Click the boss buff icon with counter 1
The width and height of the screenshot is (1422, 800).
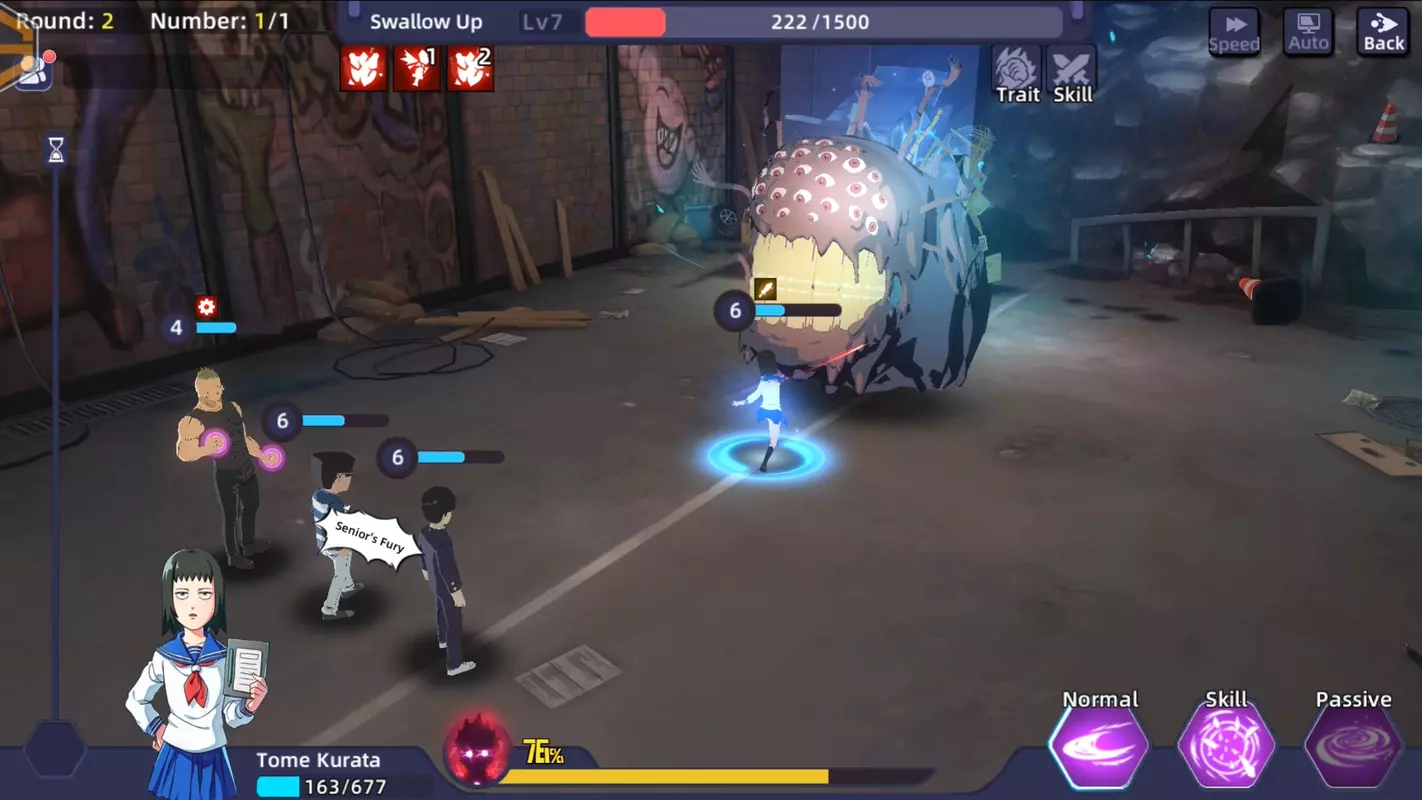click(417, 68)
